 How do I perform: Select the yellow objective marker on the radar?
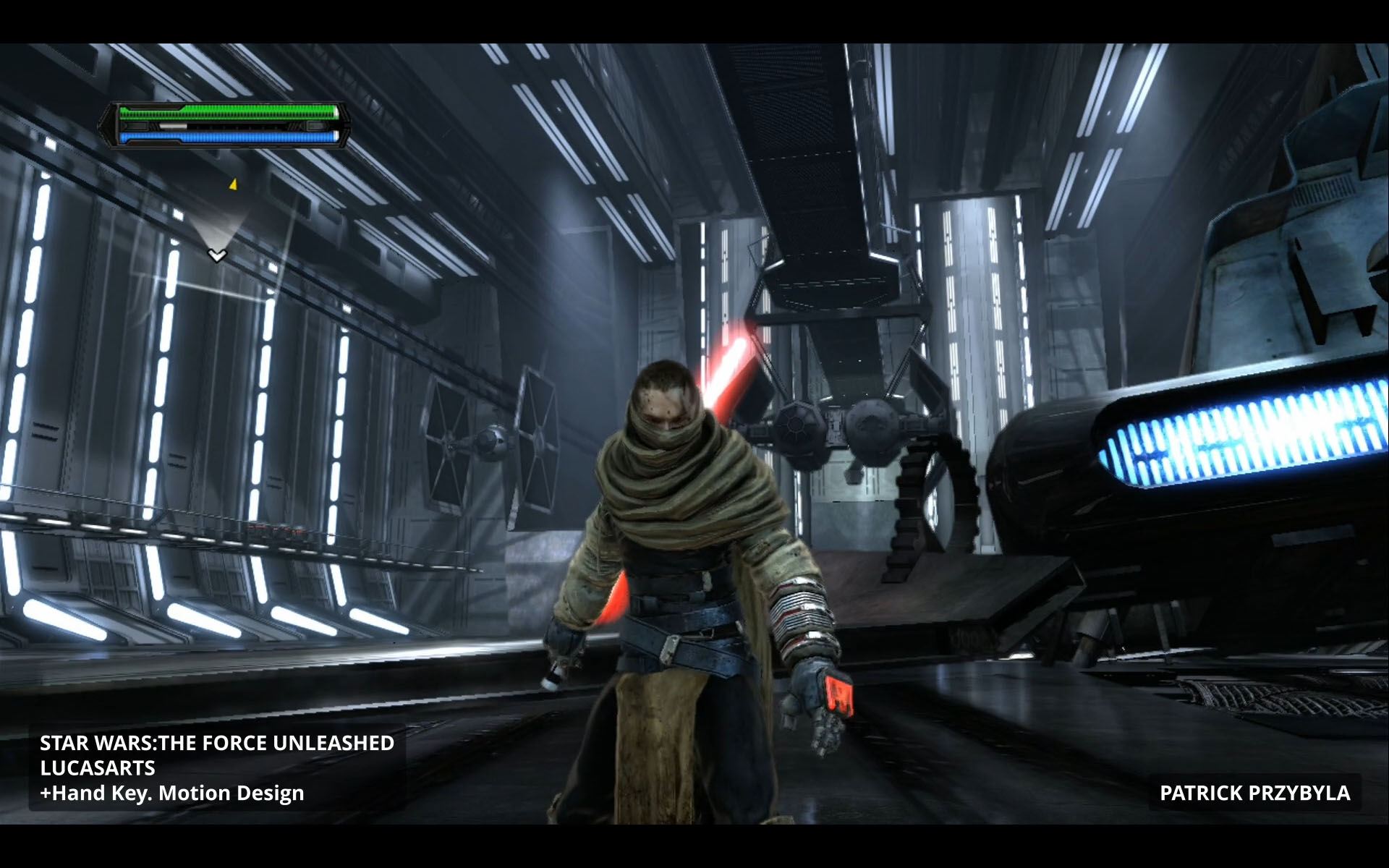click(x=233, y=185)
